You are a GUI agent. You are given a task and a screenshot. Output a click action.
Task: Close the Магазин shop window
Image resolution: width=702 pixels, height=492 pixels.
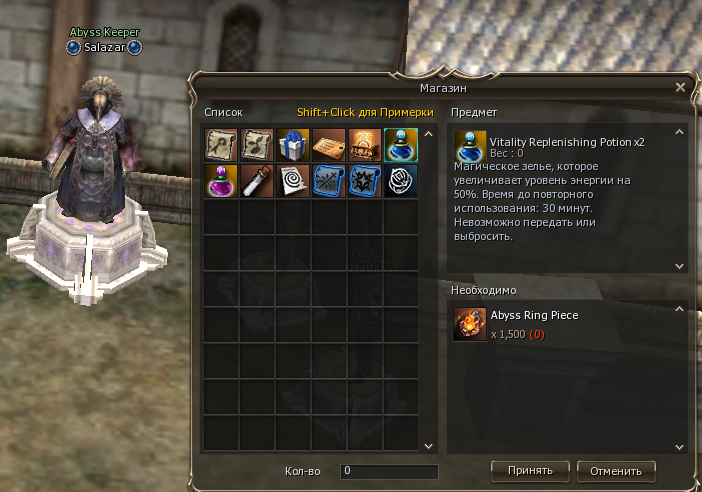(680, 87)
